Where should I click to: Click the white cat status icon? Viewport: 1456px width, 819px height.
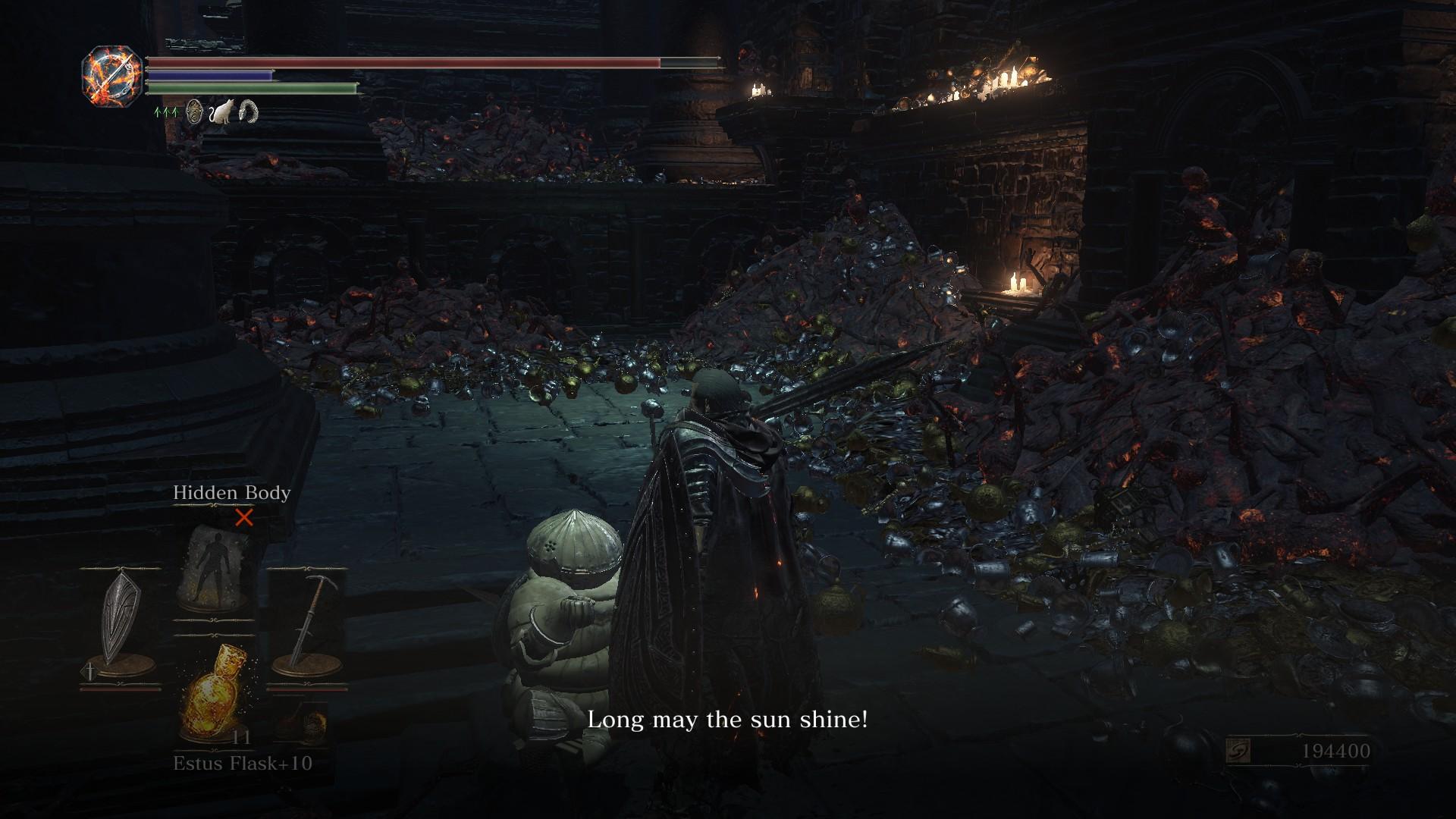coord(221,113)
